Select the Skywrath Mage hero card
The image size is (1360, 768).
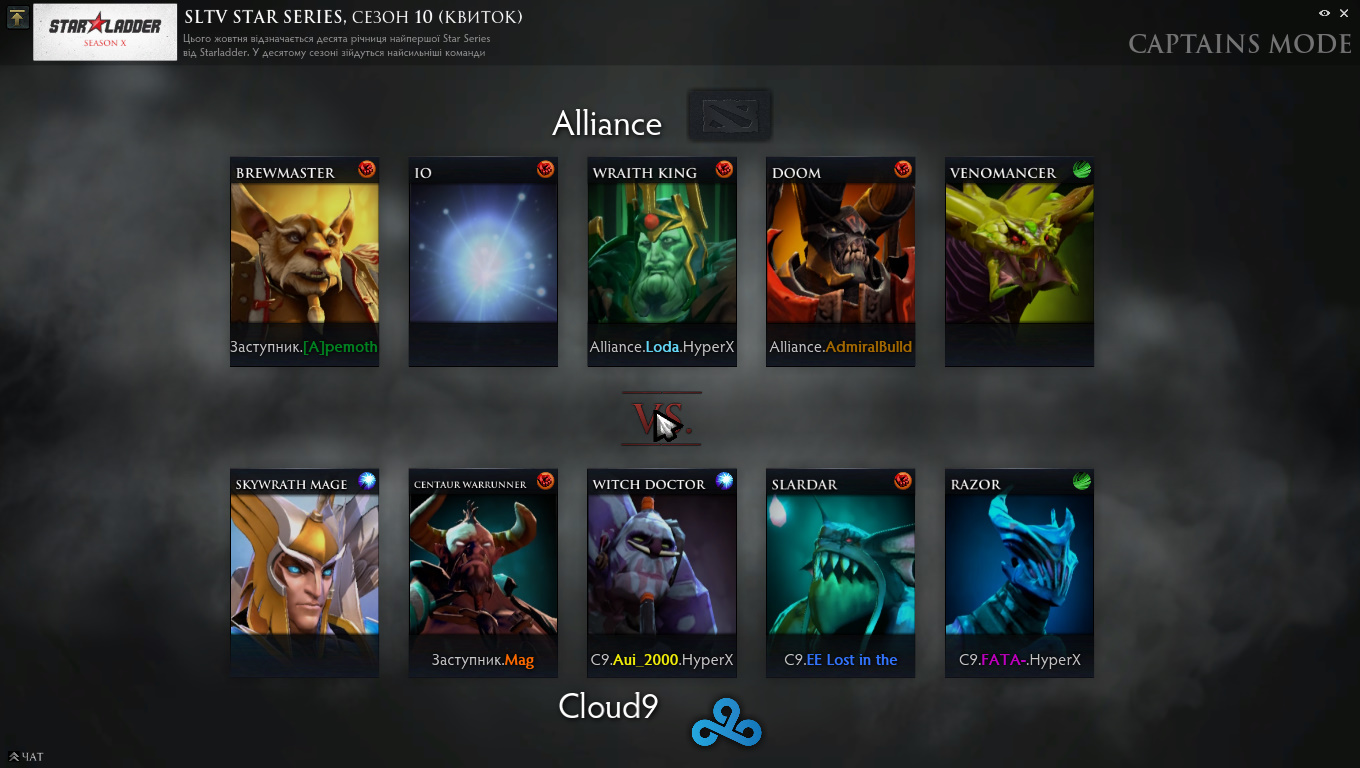pyautogui.click(x=304, y=573)
